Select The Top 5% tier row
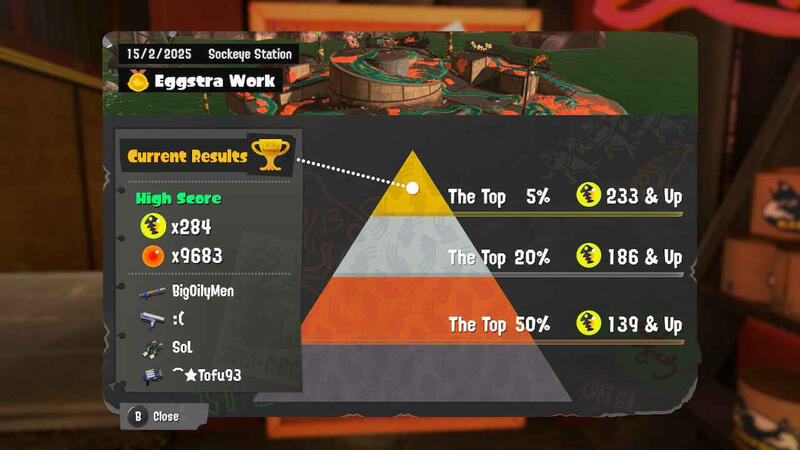800x450 pixels. pyautogui.click(x=564, y=197)
